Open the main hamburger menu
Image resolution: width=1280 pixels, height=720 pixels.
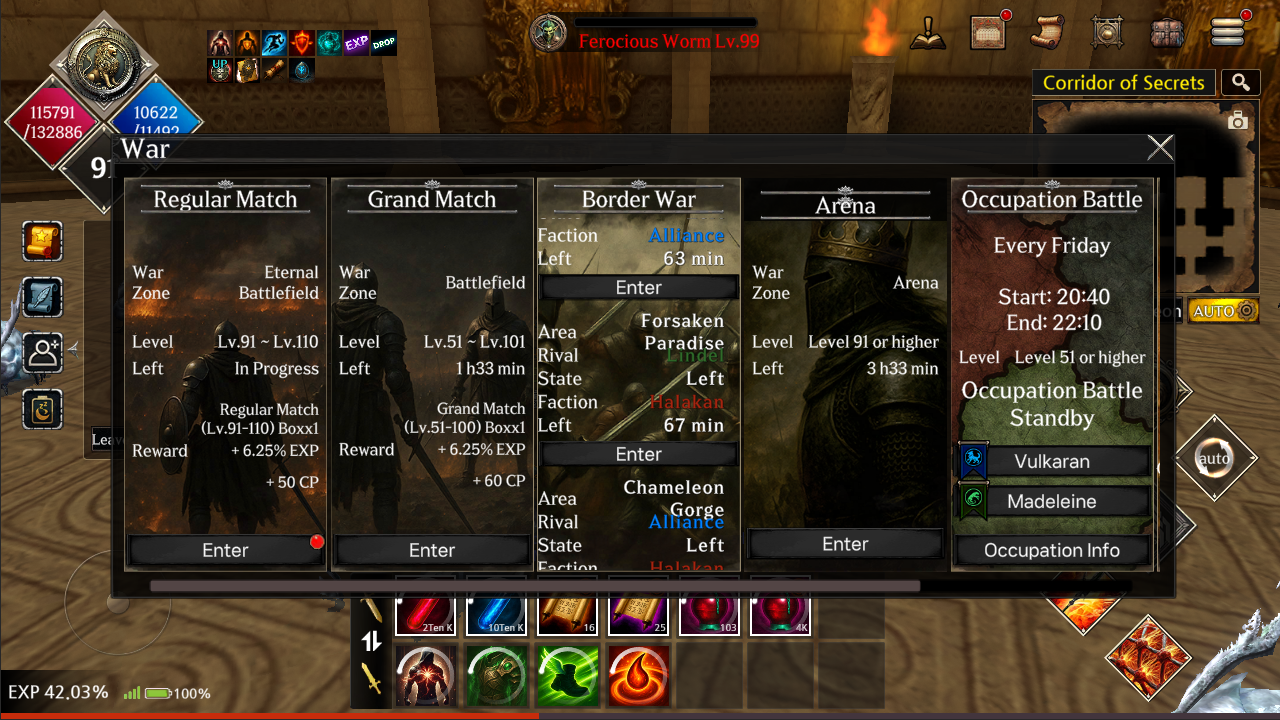1228,32
